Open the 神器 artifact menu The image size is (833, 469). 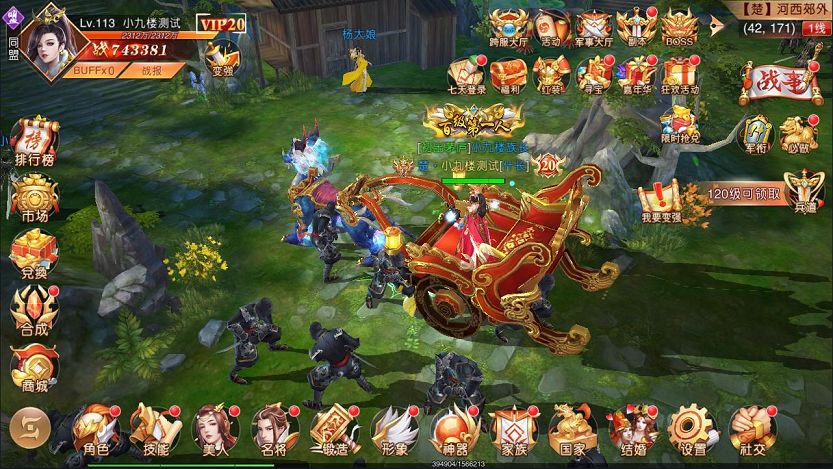coord(448,429)
